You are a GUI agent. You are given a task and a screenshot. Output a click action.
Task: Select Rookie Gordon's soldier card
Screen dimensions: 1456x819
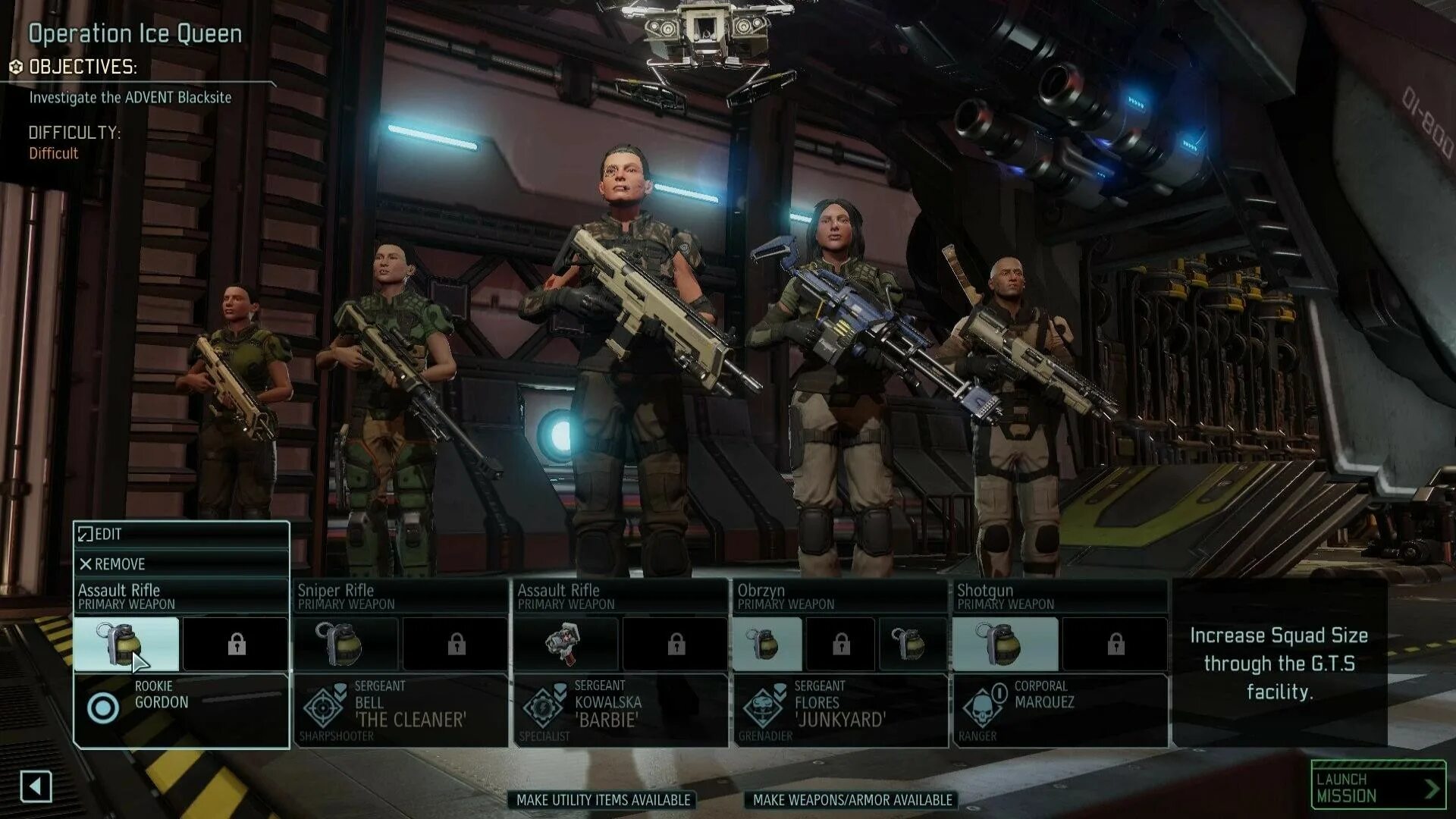point(181,711)
